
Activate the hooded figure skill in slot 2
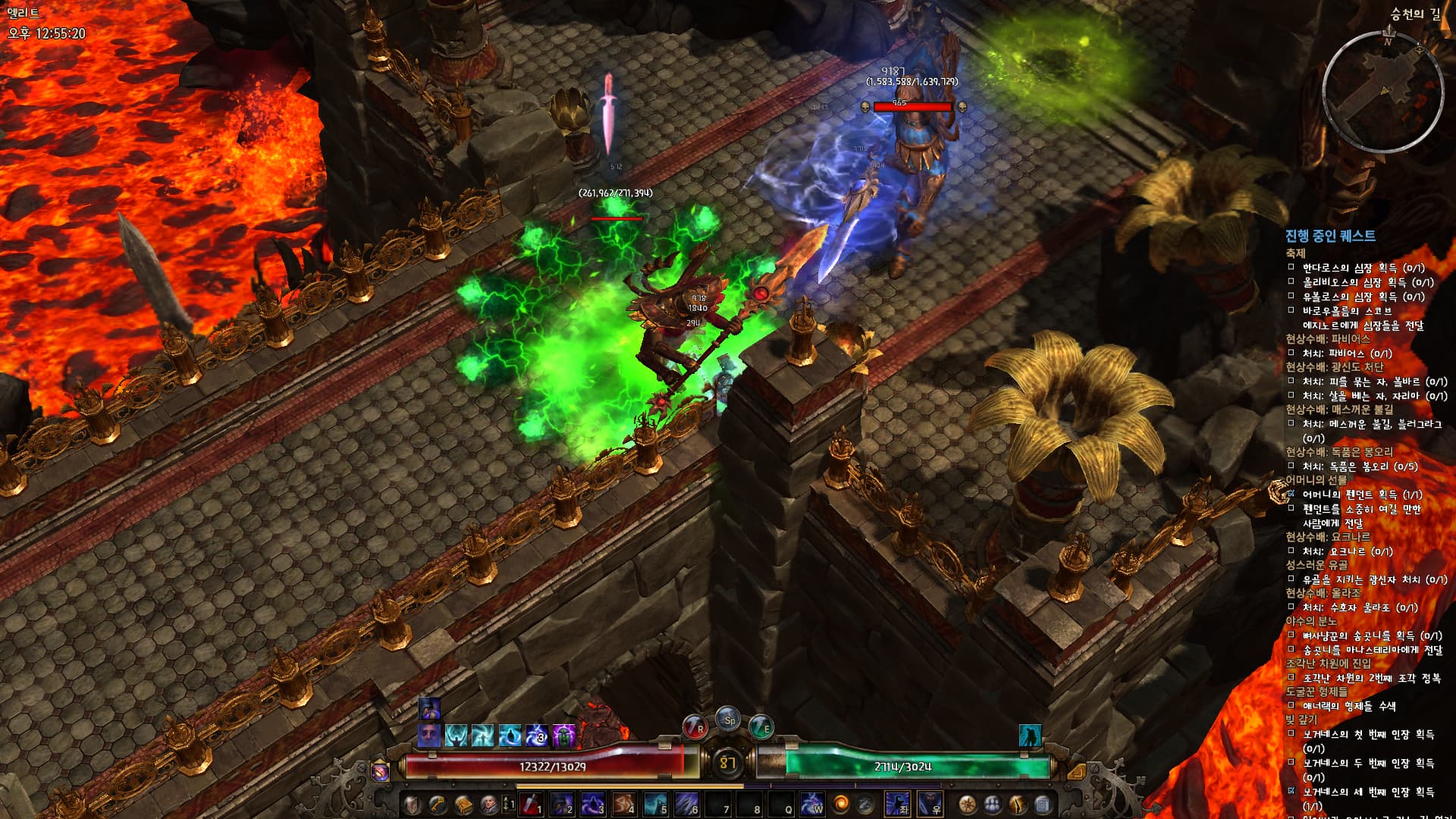click(562, 805)
